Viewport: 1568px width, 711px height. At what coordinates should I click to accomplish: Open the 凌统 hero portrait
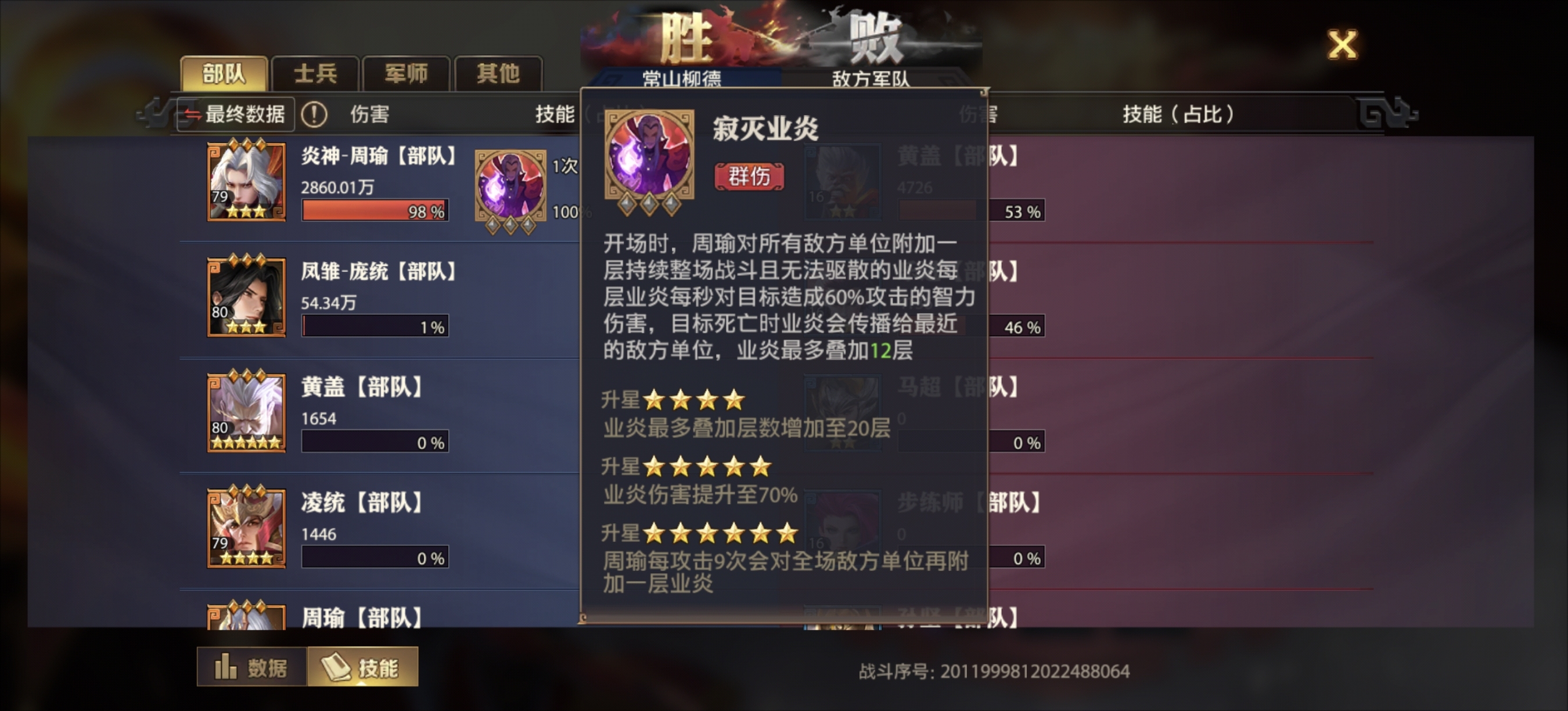(246, 530)
